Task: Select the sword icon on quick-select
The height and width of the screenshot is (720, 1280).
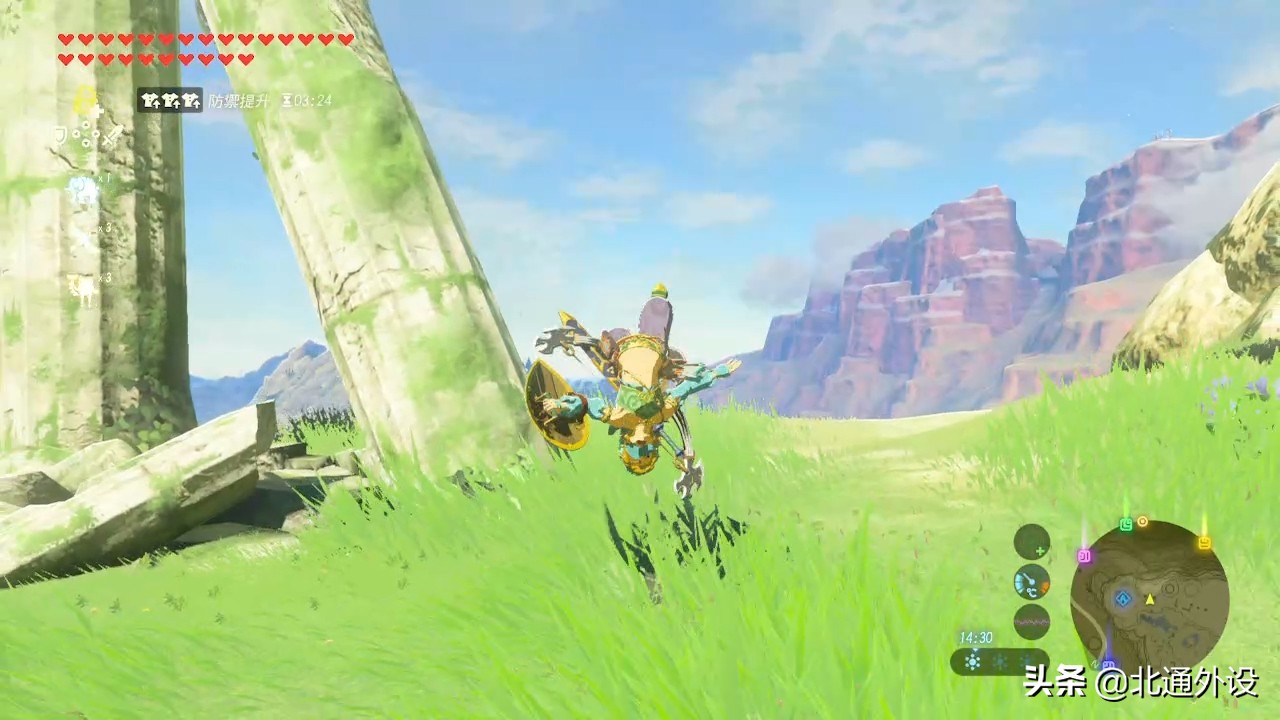Action: pos(109,135)
